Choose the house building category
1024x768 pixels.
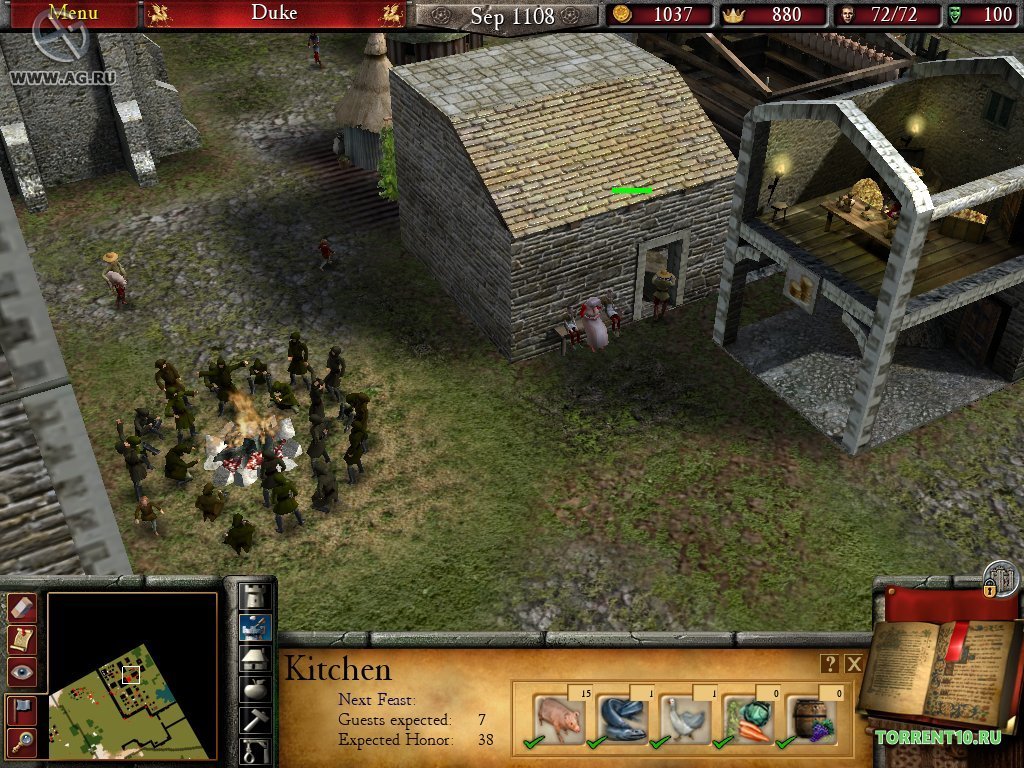click(256, 658)
